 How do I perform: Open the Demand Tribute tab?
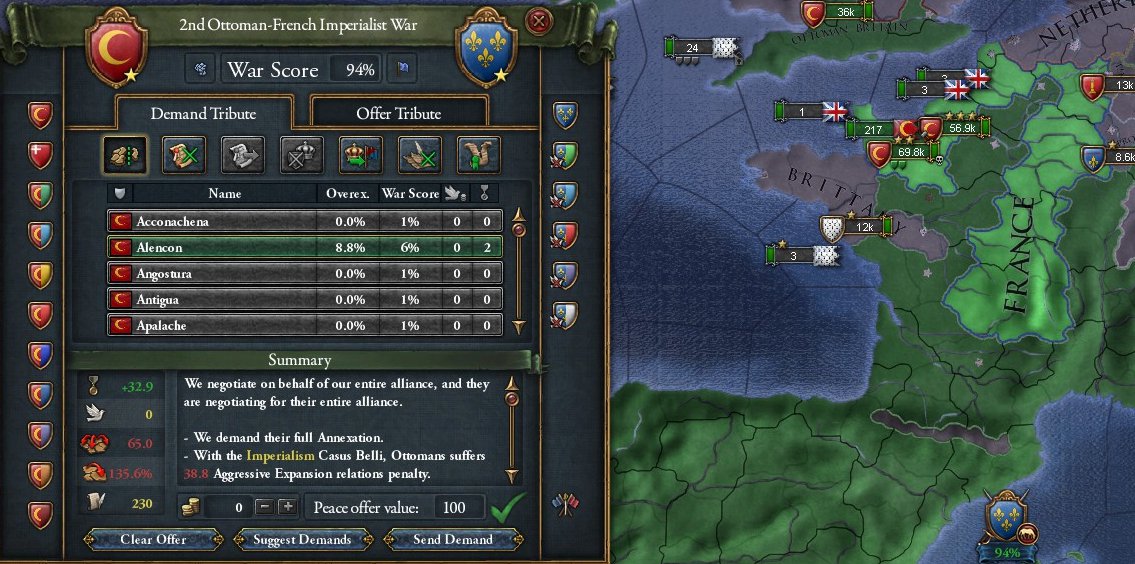[203, 113]
